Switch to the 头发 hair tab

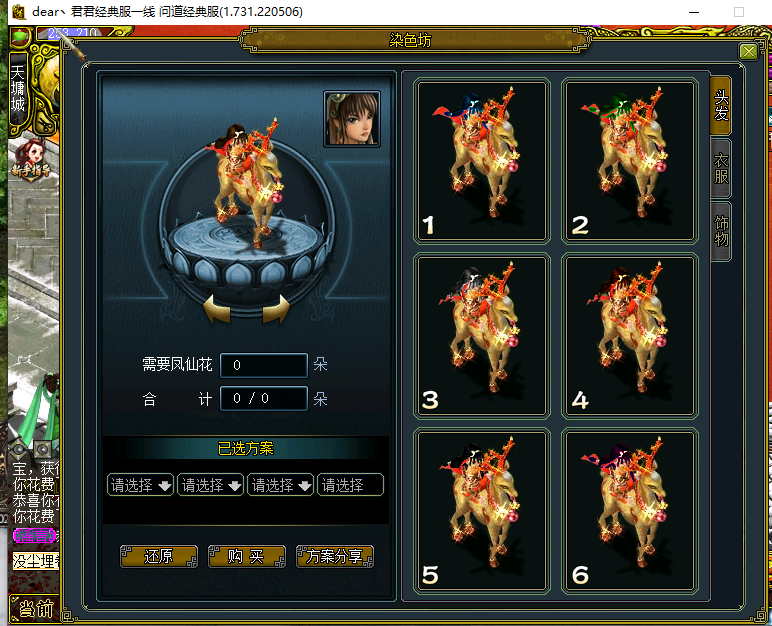pyautogui.click(x=720, y=104)
